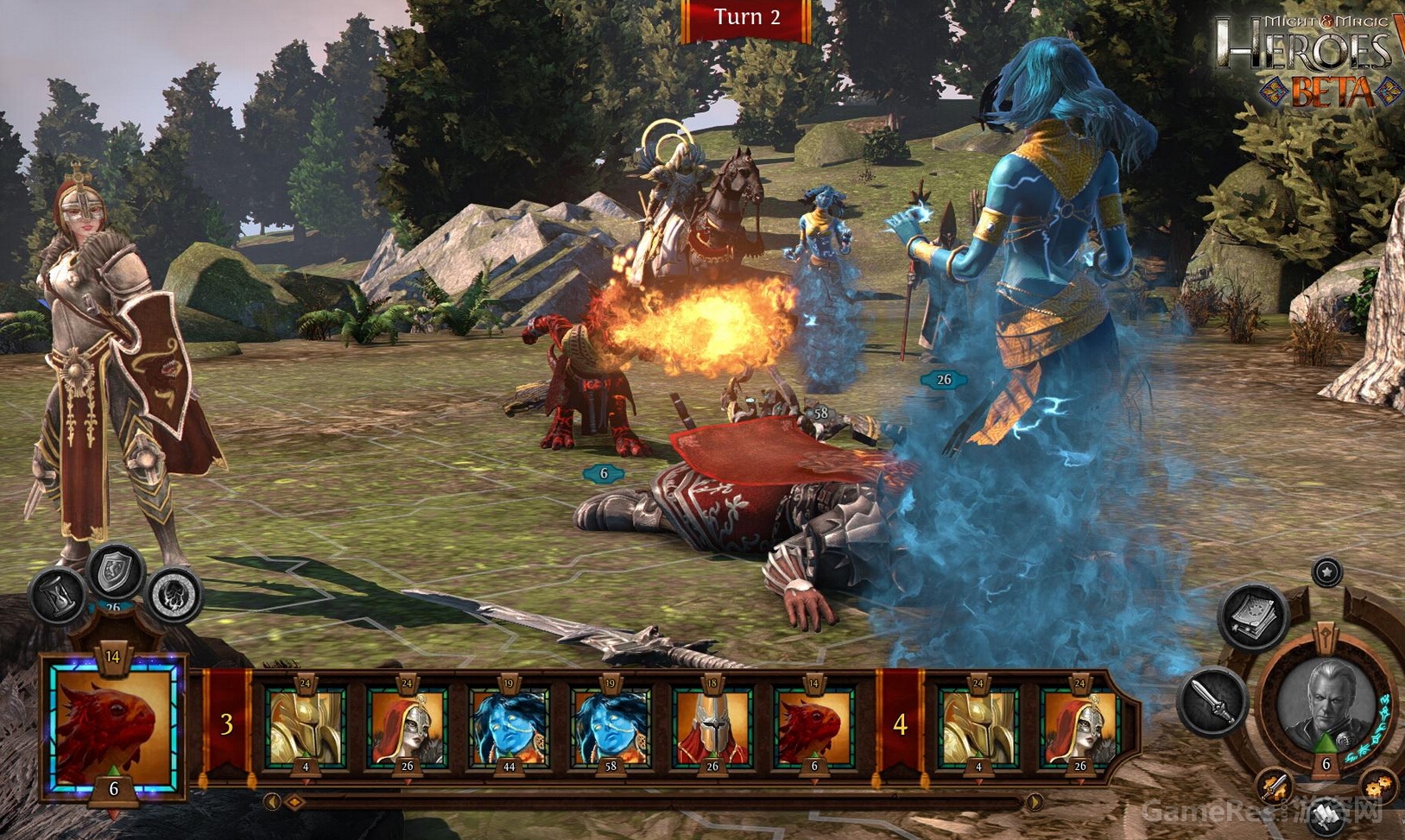Click the diamond button beside the left arrow
This screenshot has height=840, width=1405.
294,803
